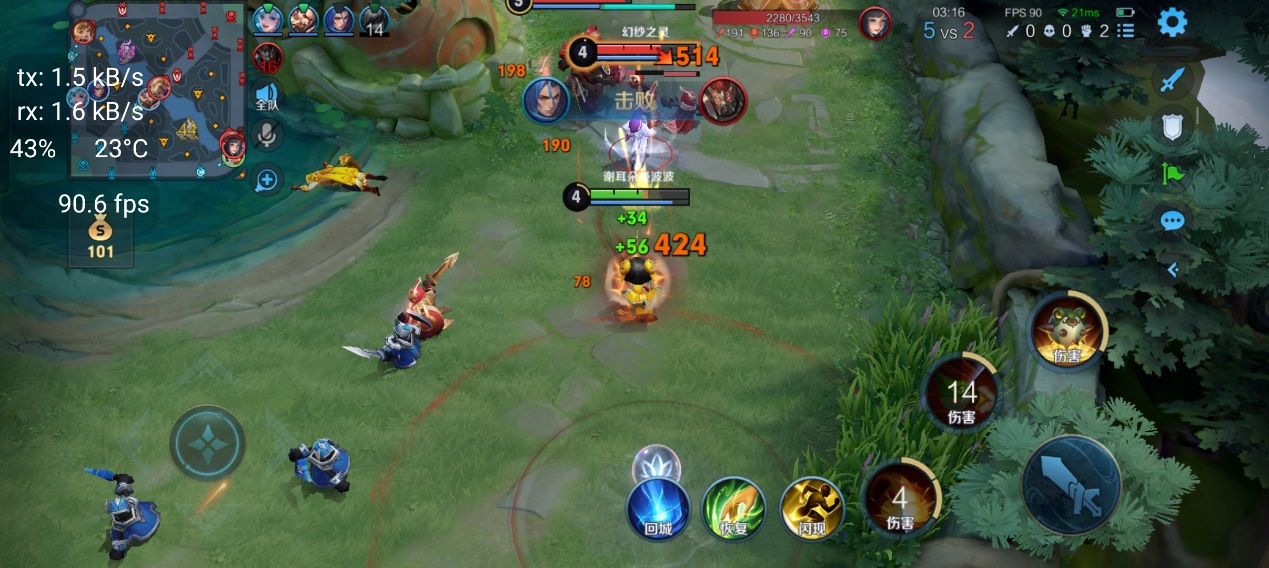
Task: Cast the bear-icon ultimate skill
Action: (1067, 331)
